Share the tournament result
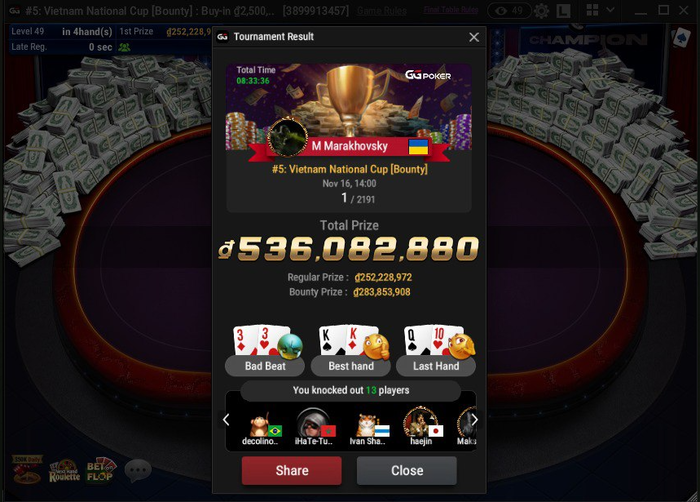 (291, 470)
